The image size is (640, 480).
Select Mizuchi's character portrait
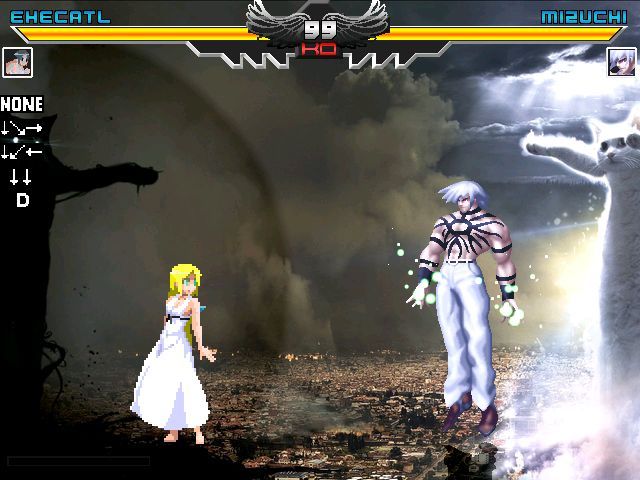pyautogui.click(x=621, y=62)
